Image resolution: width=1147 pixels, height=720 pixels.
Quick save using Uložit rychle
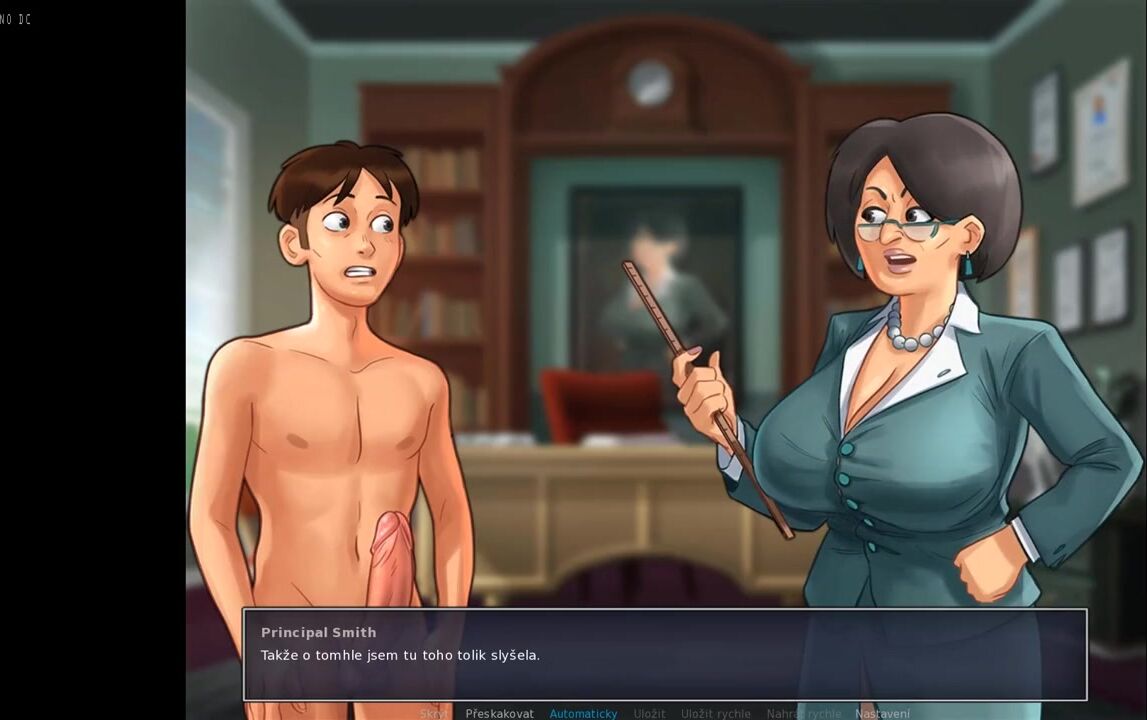point(715,714)
